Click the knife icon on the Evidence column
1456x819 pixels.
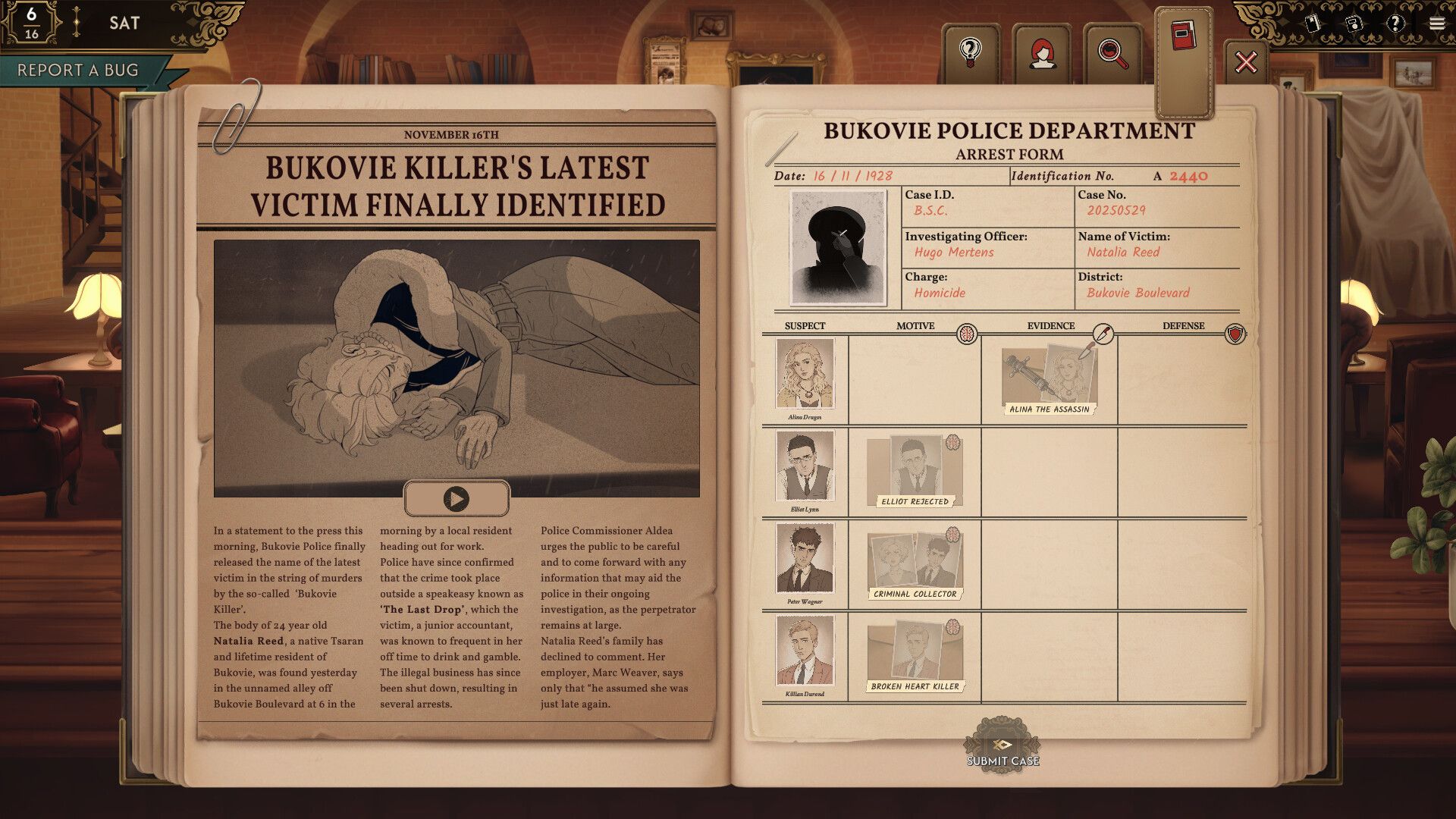click(x=1103, y=332)
